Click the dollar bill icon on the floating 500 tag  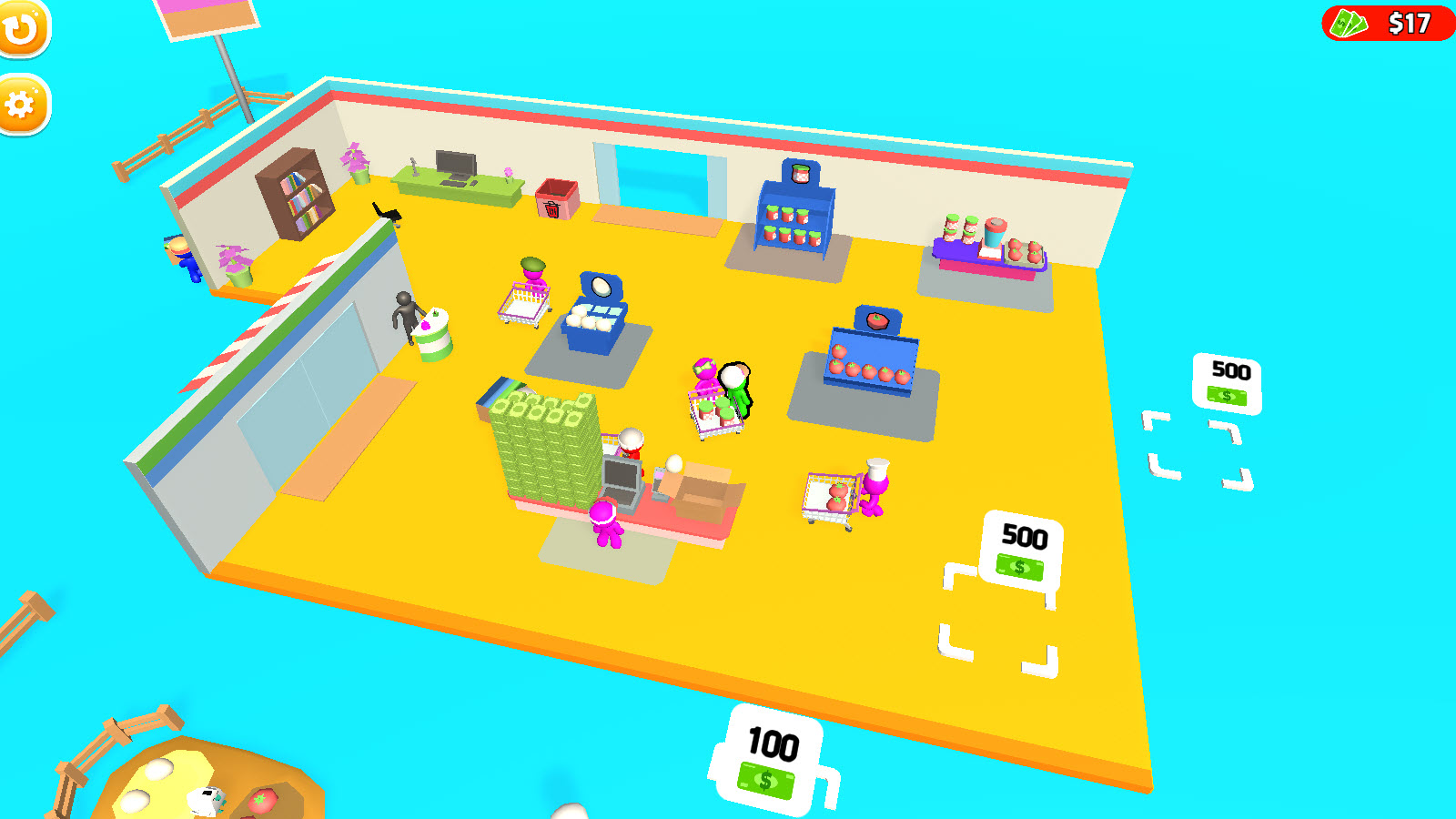tap(1227, 395)
